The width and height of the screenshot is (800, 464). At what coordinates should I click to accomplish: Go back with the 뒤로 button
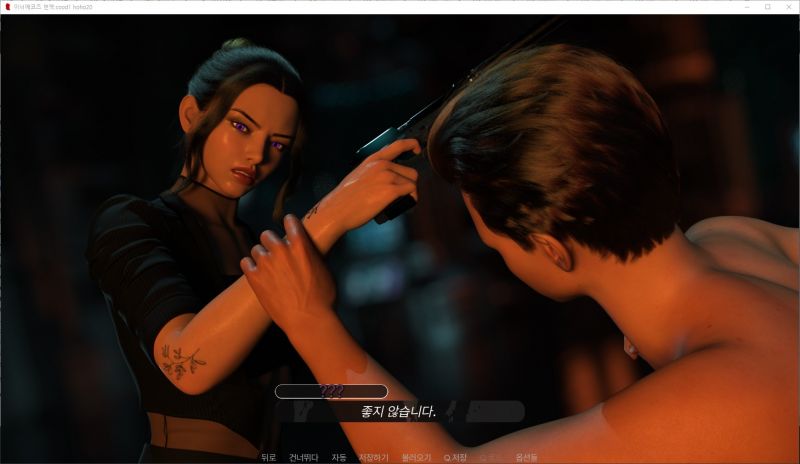pyautogui.click(x=268, y=457)
